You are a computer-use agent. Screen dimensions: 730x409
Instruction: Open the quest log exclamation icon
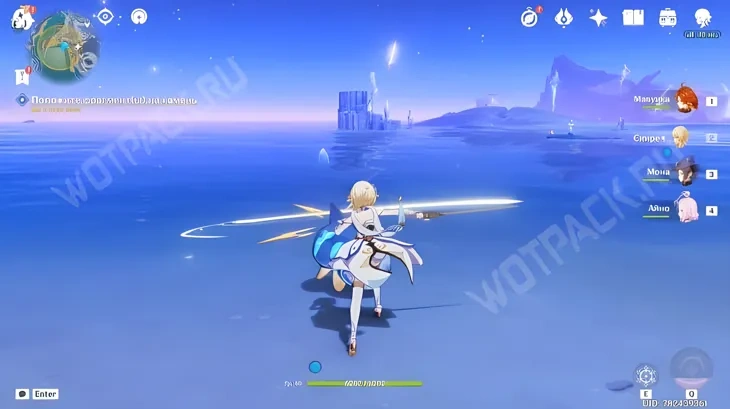tap(21, 76)
